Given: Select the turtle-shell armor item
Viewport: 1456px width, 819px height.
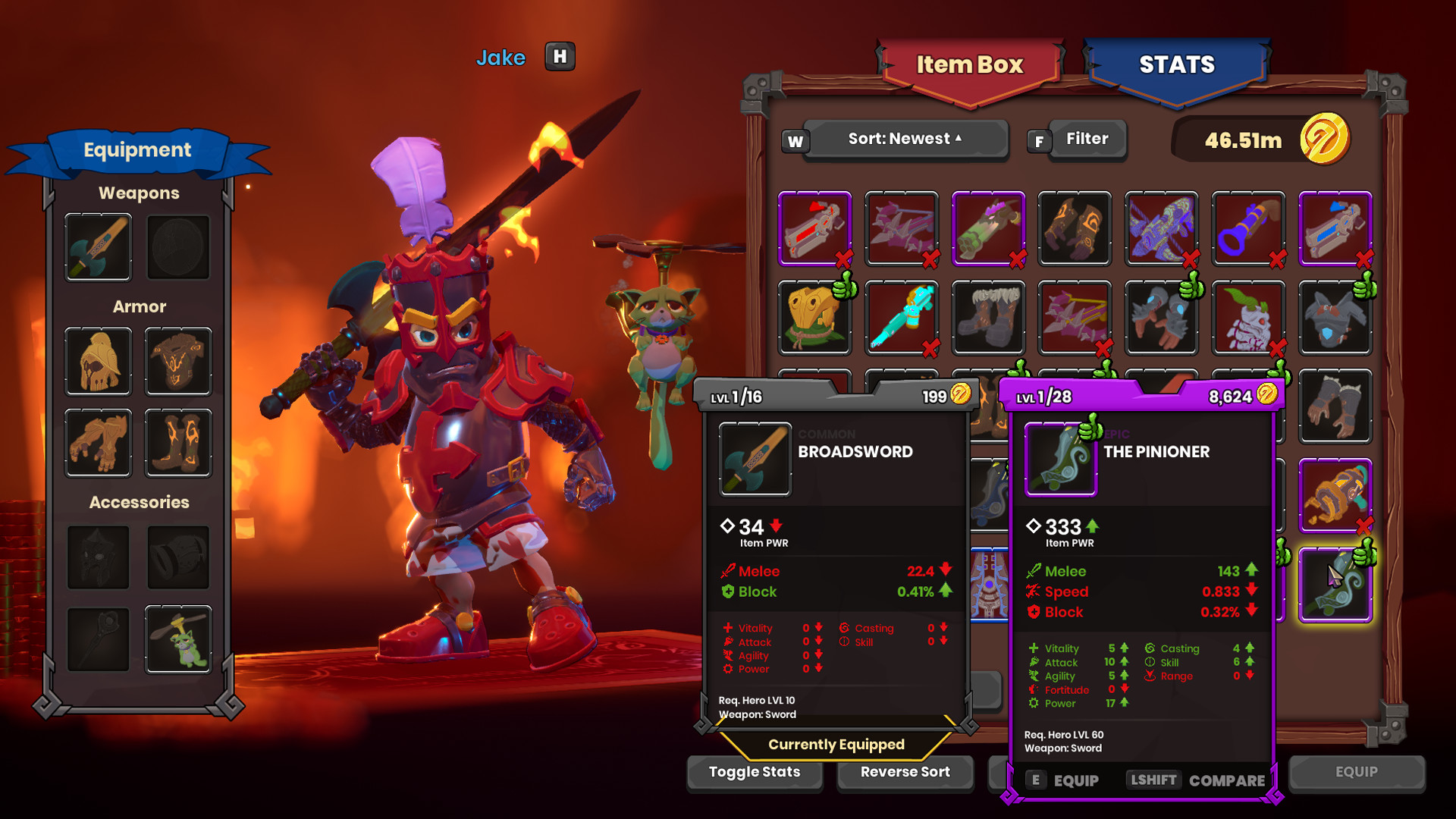Looking at the screenshot, I should pyautogui.click(x=814, y=317).
